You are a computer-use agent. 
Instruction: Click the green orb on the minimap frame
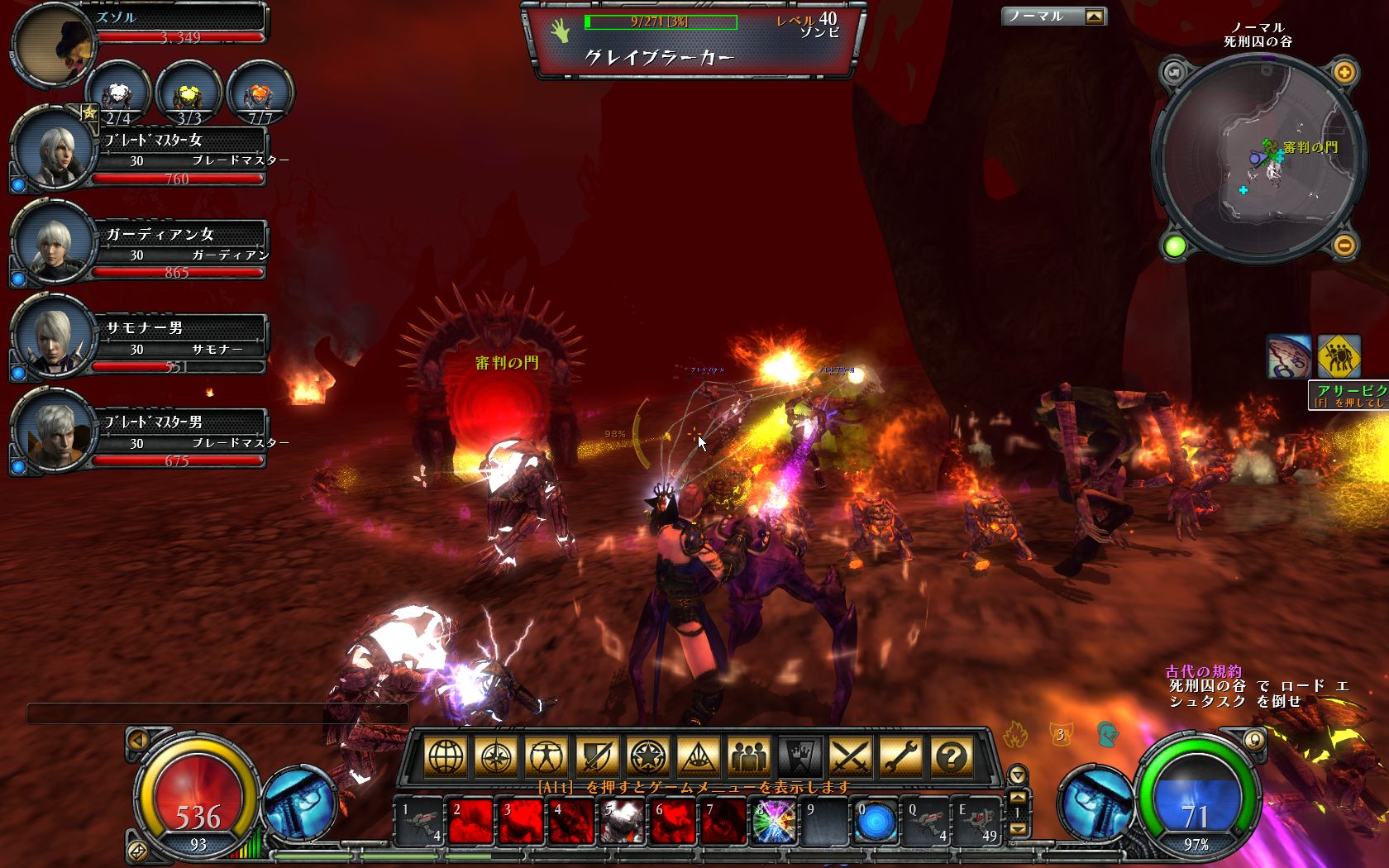[x=1175, y=246]
